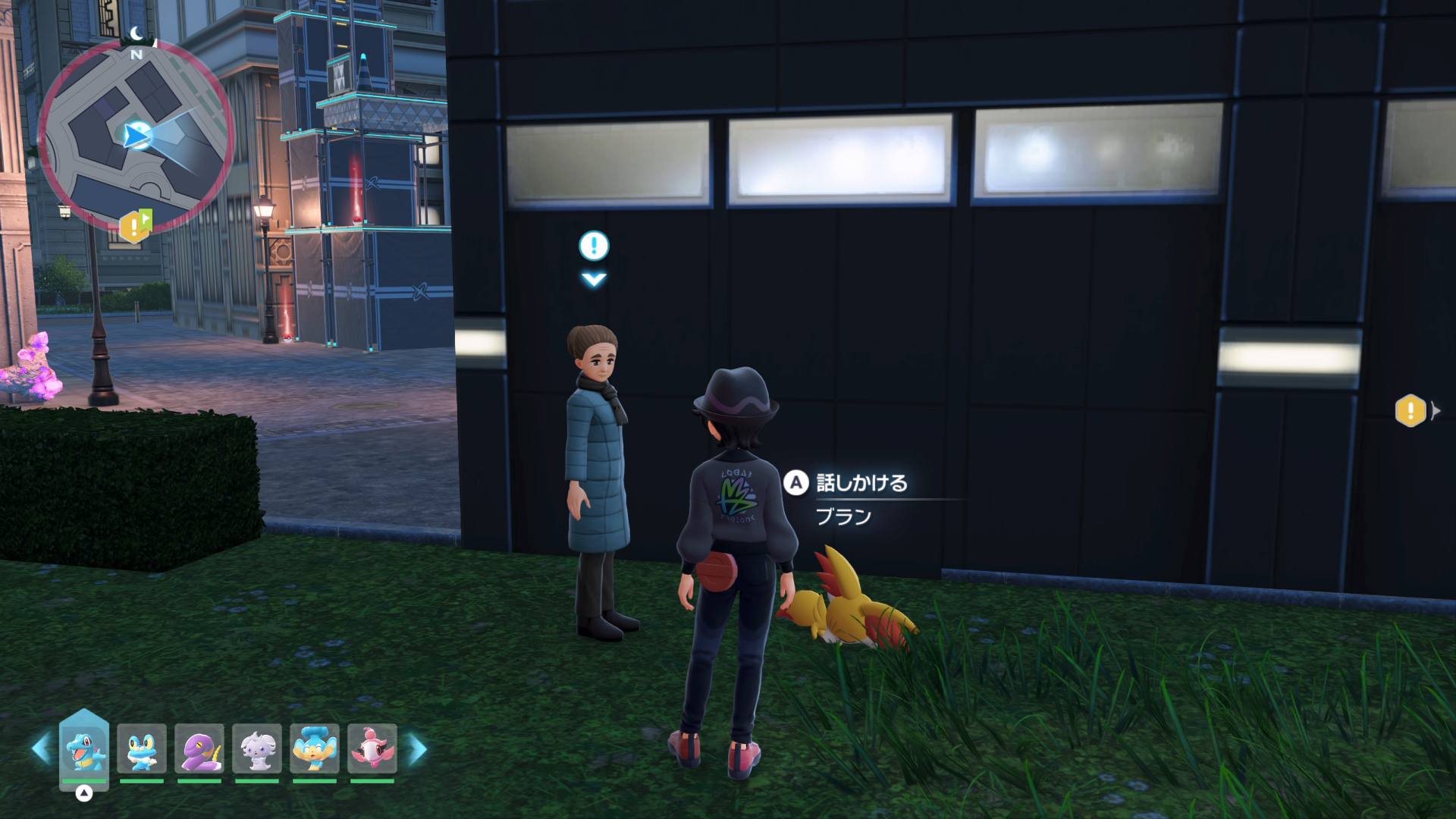Screen dimensions: 1456x819
Task: Choose Ekans from the party bar
Action: 199,748
